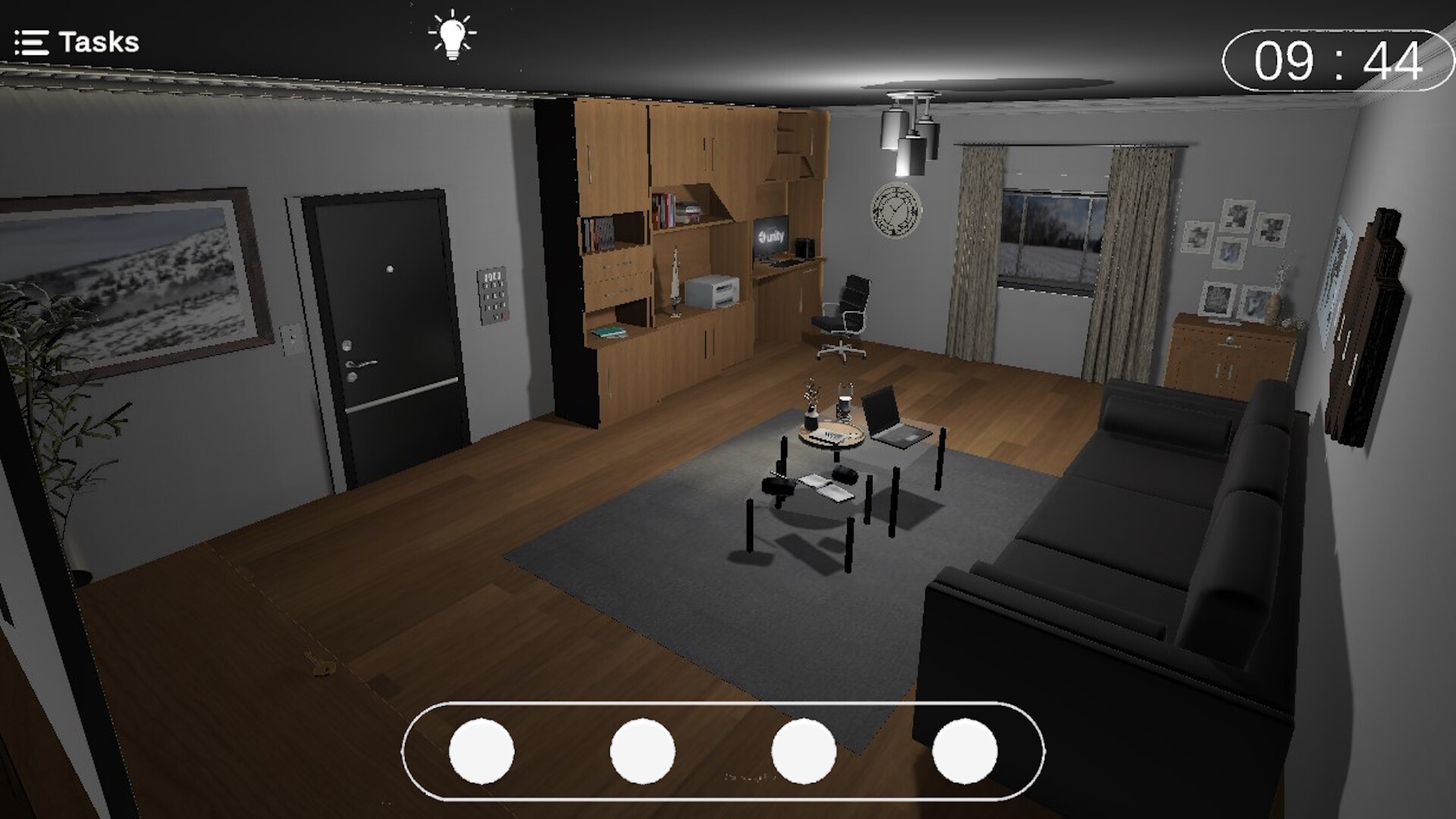
Task: Open the Tasks menu
Action: tap(99, 41)
